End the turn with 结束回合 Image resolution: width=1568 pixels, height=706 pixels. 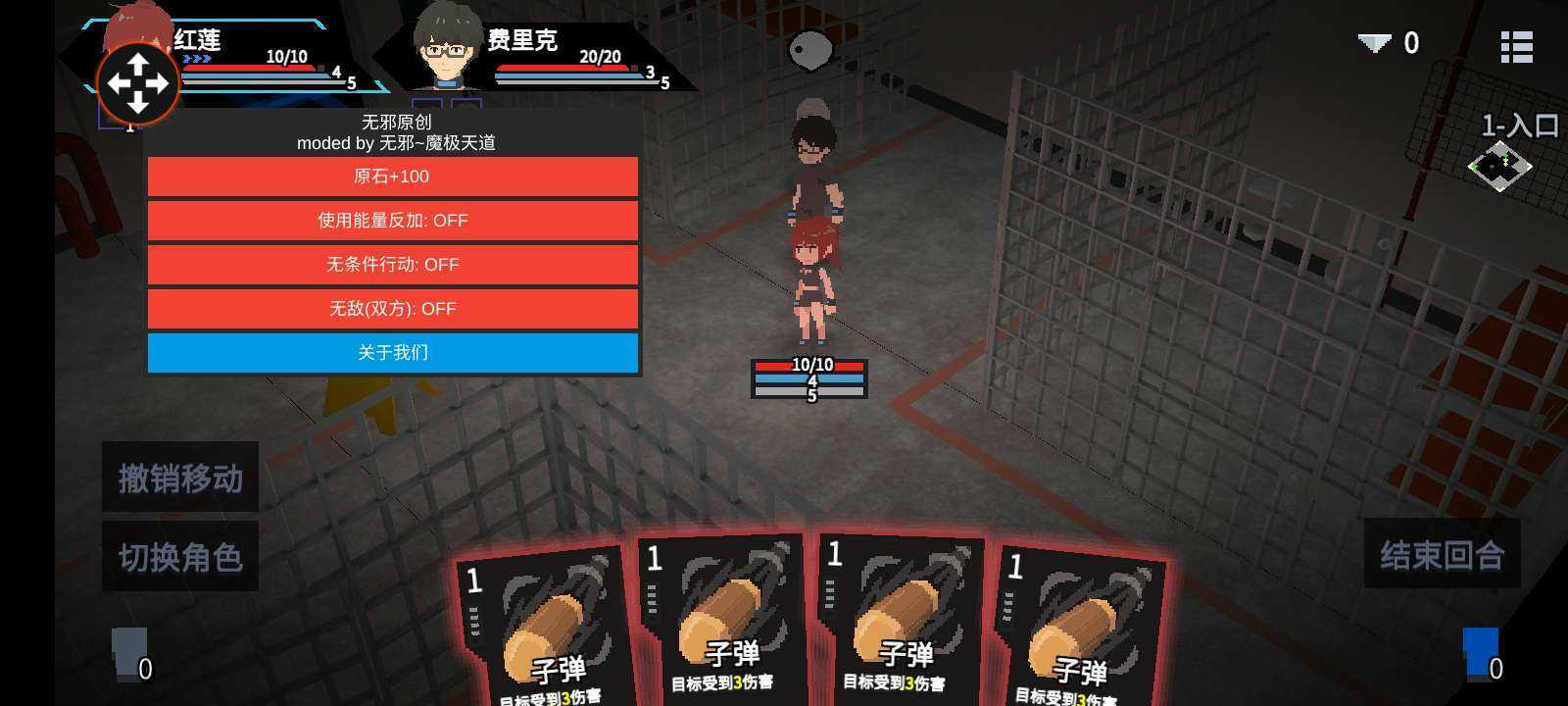pyautogui.click(x=1442, y=555)
